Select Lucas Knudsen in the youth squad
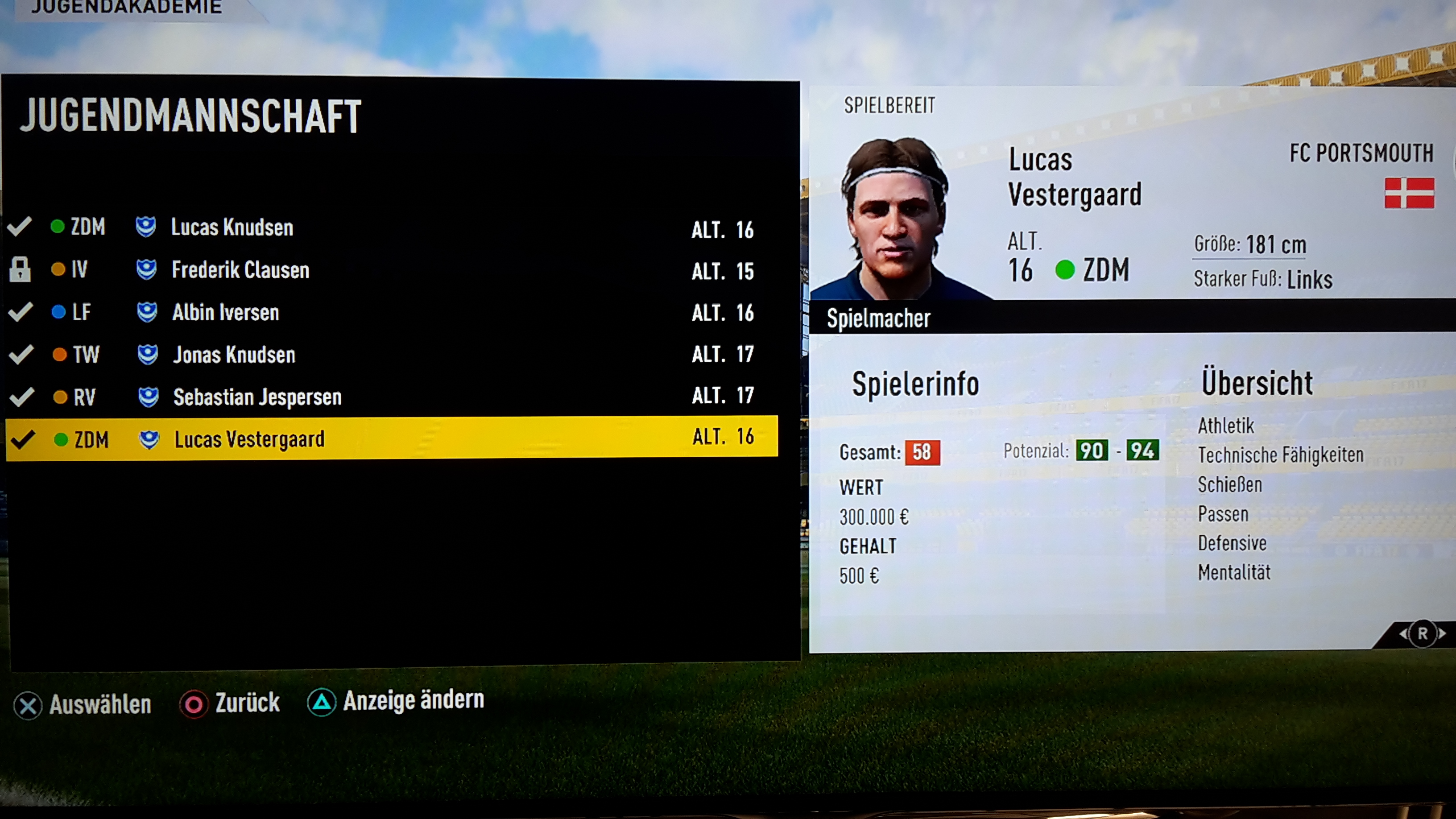The width and height of the screenshot is (1456, 819). click(232, 227)
